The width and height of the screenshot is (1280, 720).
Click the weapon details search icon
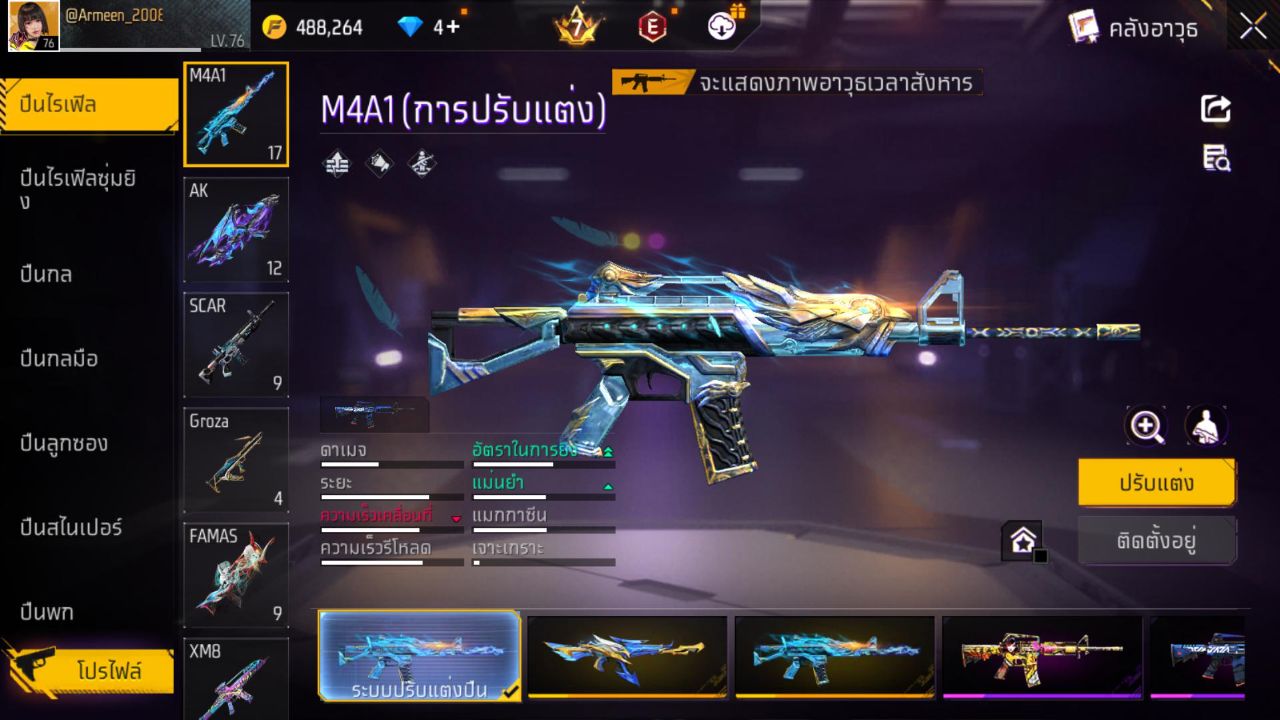pyautogui.click(x=1214, y=158)
